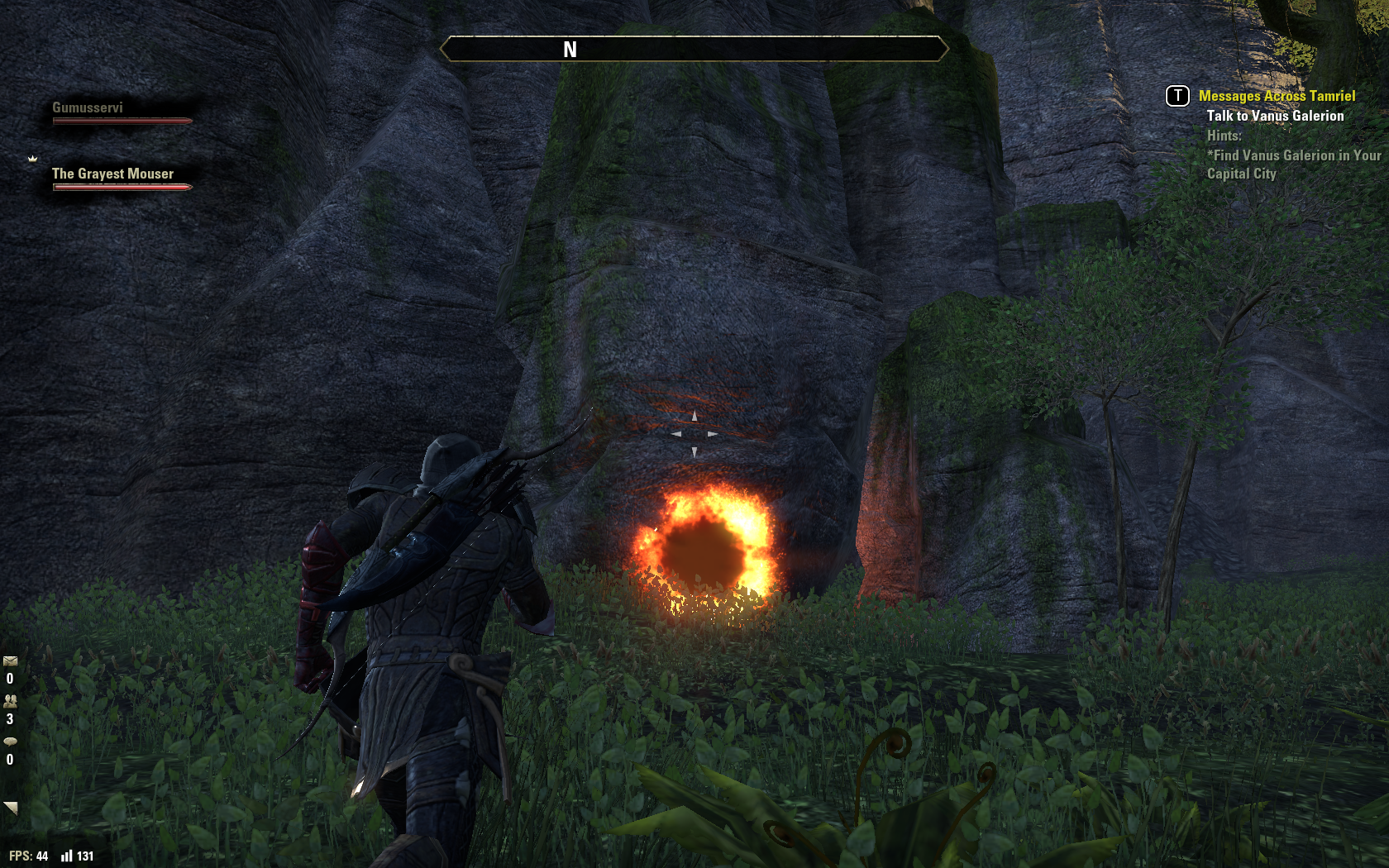Select The Grayest Mouser group frame
1389x868 pixels.
click(x=122, y=179)
